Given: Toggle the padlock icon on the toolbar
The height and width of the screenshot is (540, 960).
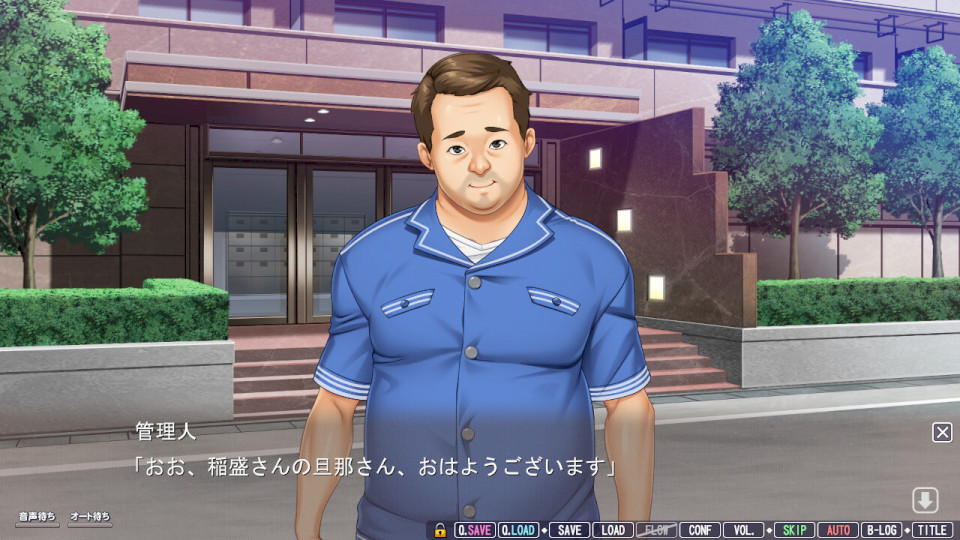Looking at the screenshot, I should [x=440, y=530].
